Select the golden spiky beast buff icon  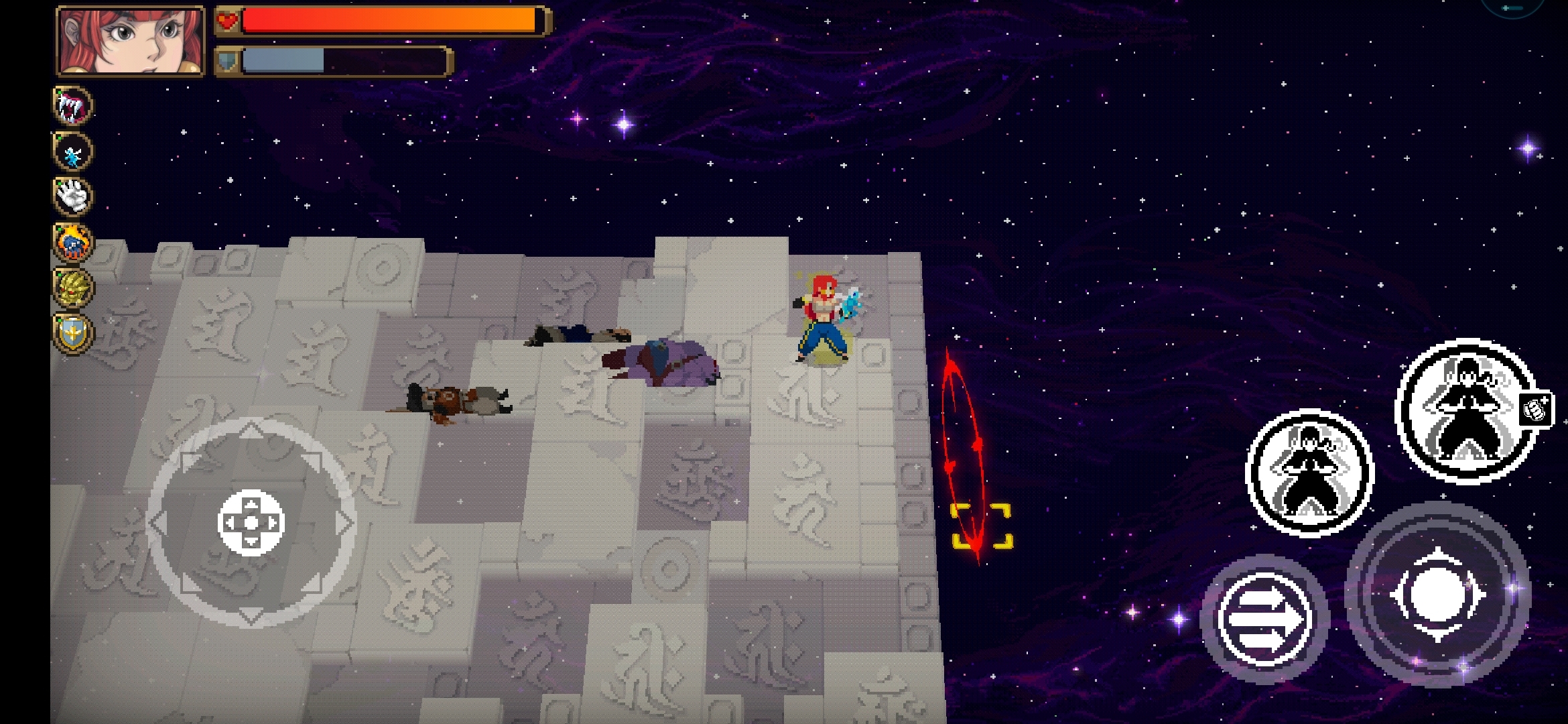coord(72,288)
